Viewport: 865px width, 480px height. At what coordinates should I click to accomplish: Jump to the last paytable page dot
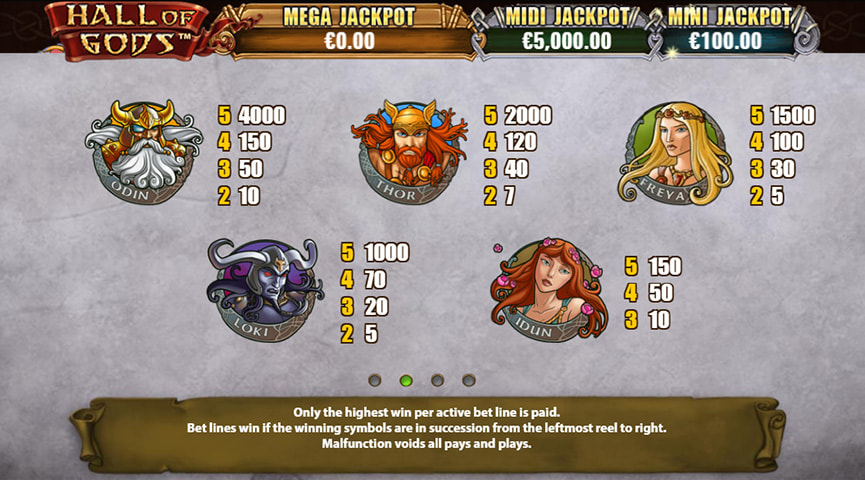click(469, 380)
